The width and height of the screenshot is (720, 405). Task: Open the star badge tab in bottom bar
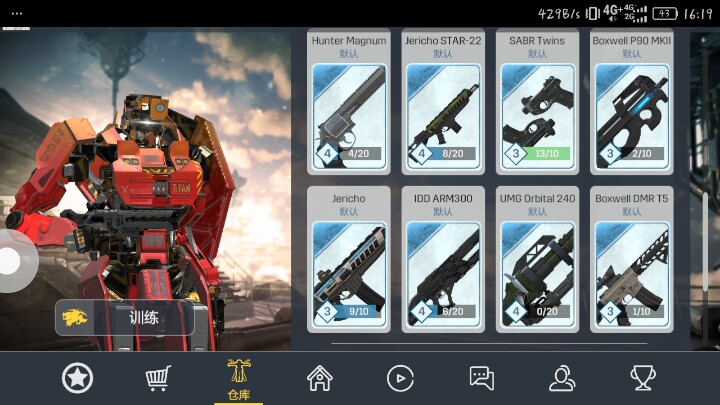point(77,378)
